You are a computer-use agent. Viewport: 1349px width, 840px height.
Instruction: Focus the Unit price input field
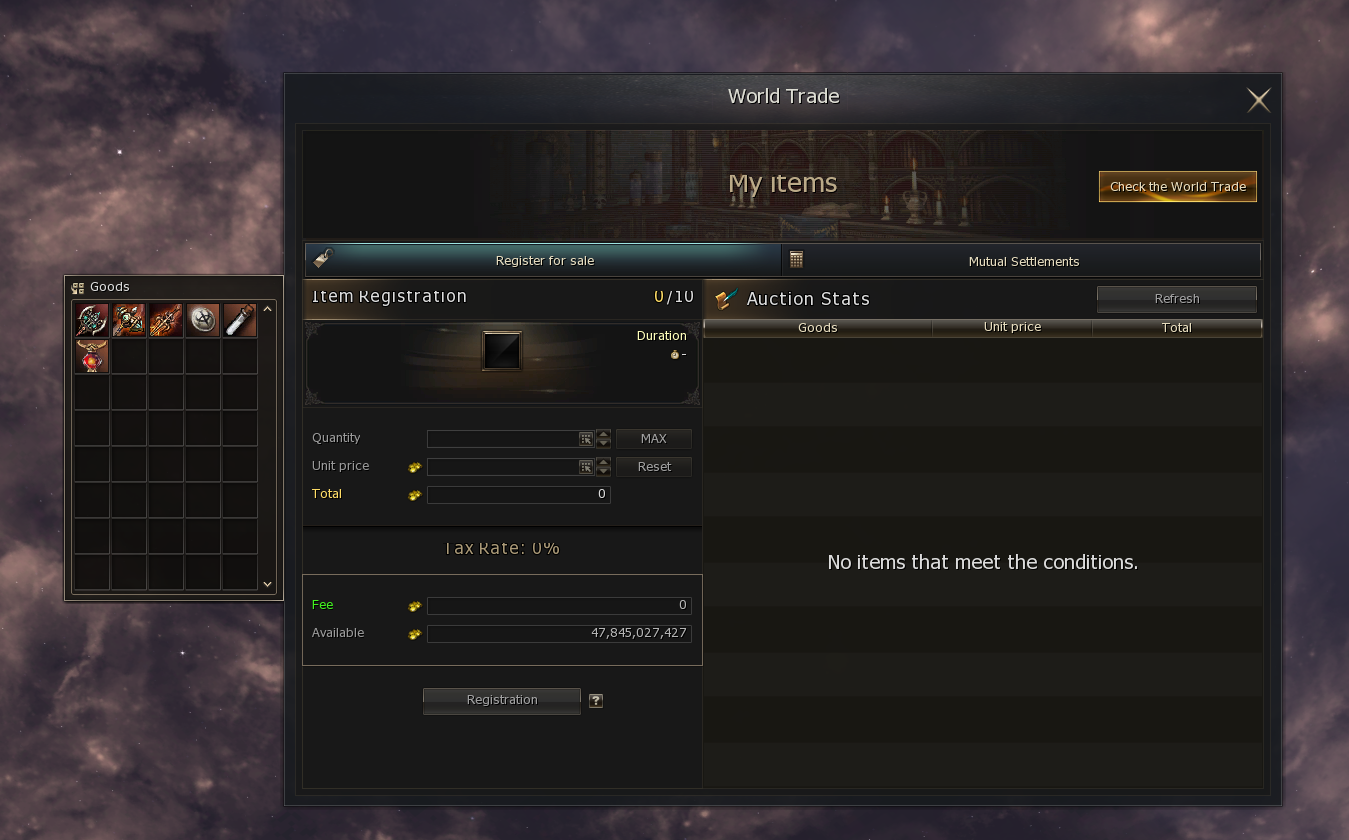tap(502, 466)
